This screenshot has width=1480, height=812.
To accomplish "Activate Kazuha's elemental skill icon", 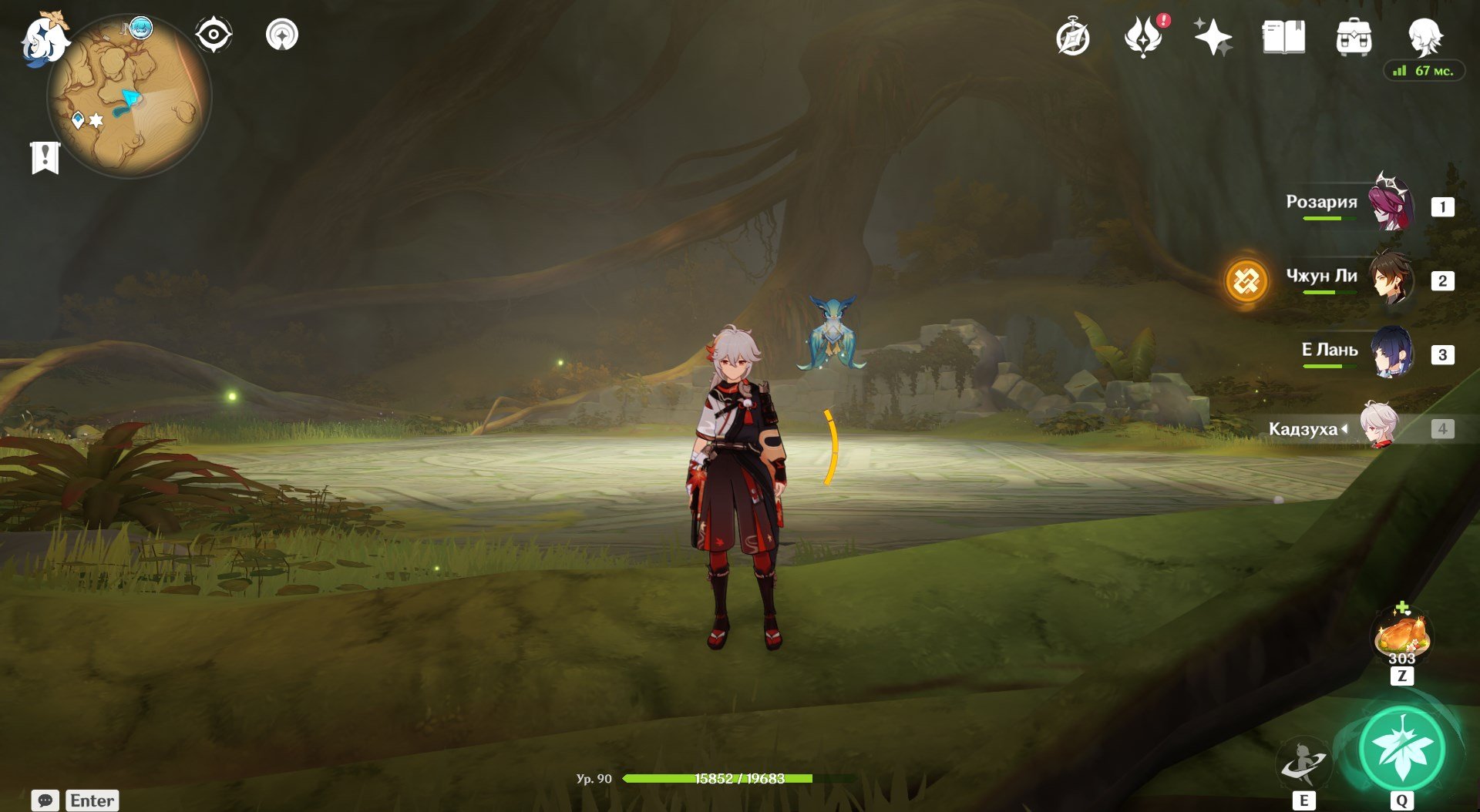I will (x=1303, y=762).
